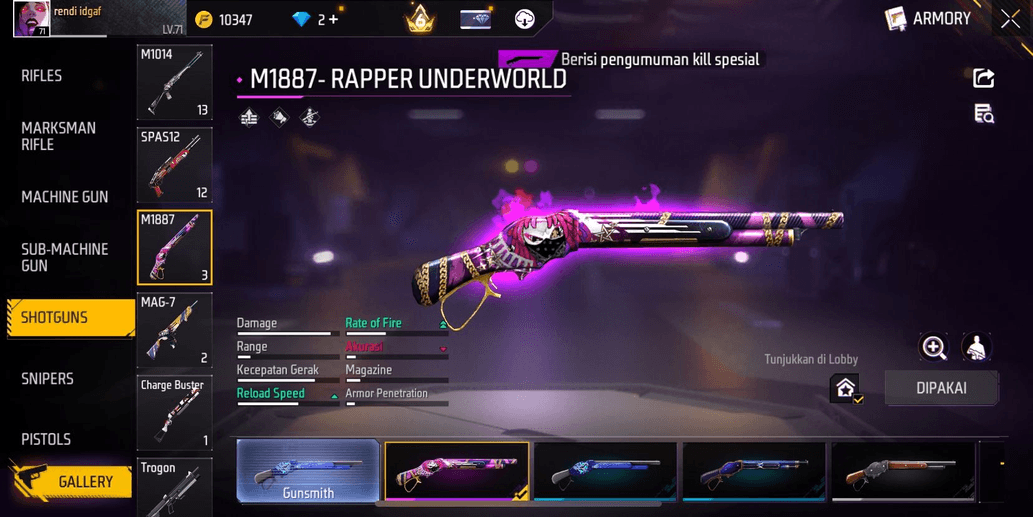Open rendi idgaf player profile

coord(31,19)
